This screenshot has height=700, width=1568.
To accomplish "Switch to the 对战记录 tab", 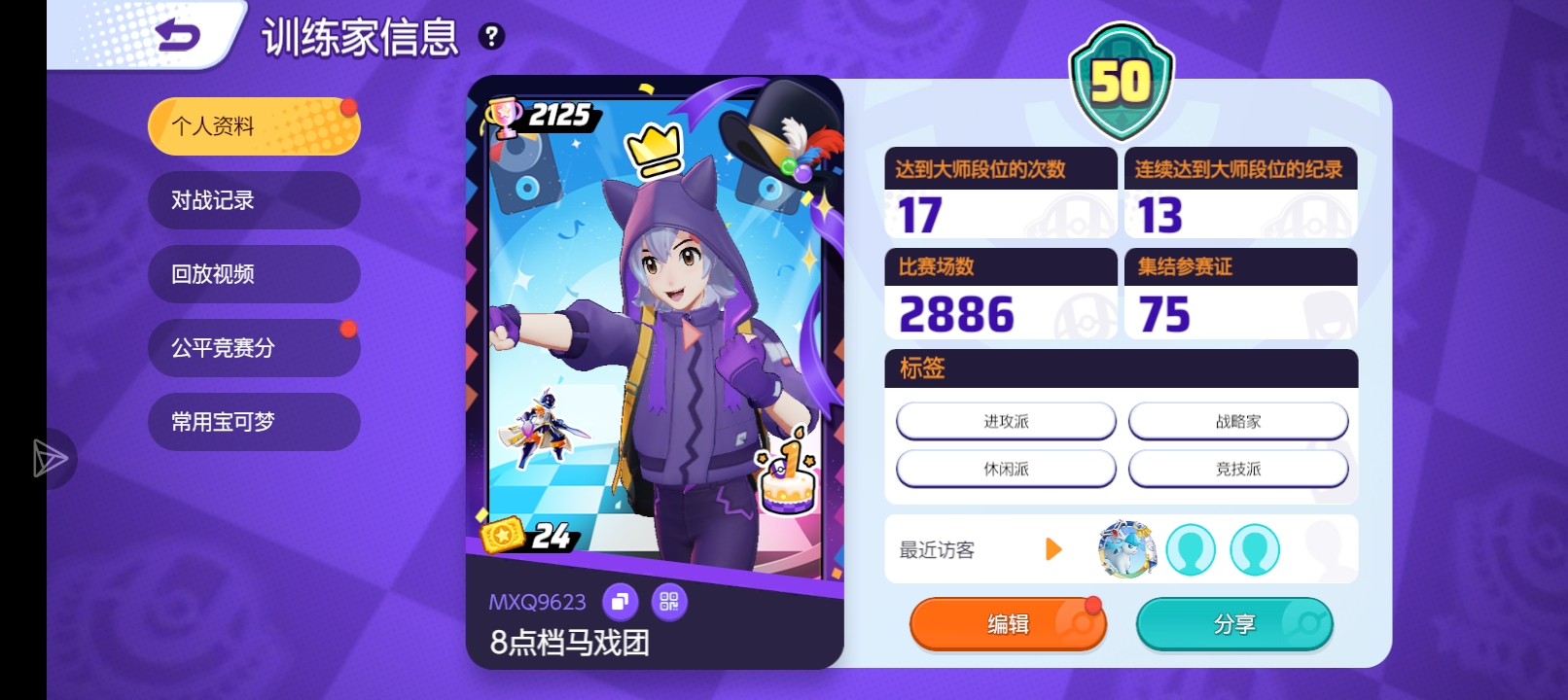I will 253,200.
